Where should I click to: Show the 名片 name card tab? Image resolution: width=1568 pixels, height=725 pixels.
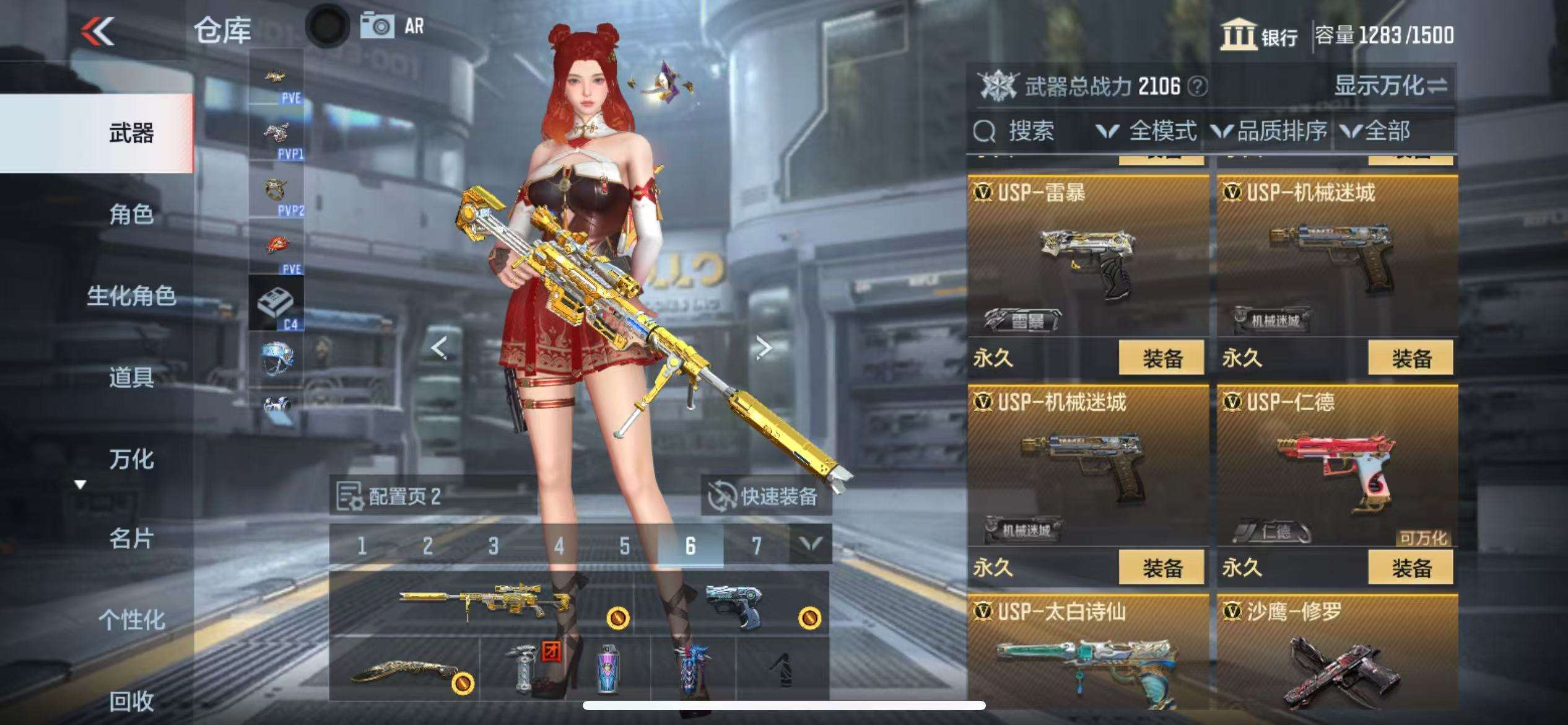pyautogui.click(x=131, y=538)
